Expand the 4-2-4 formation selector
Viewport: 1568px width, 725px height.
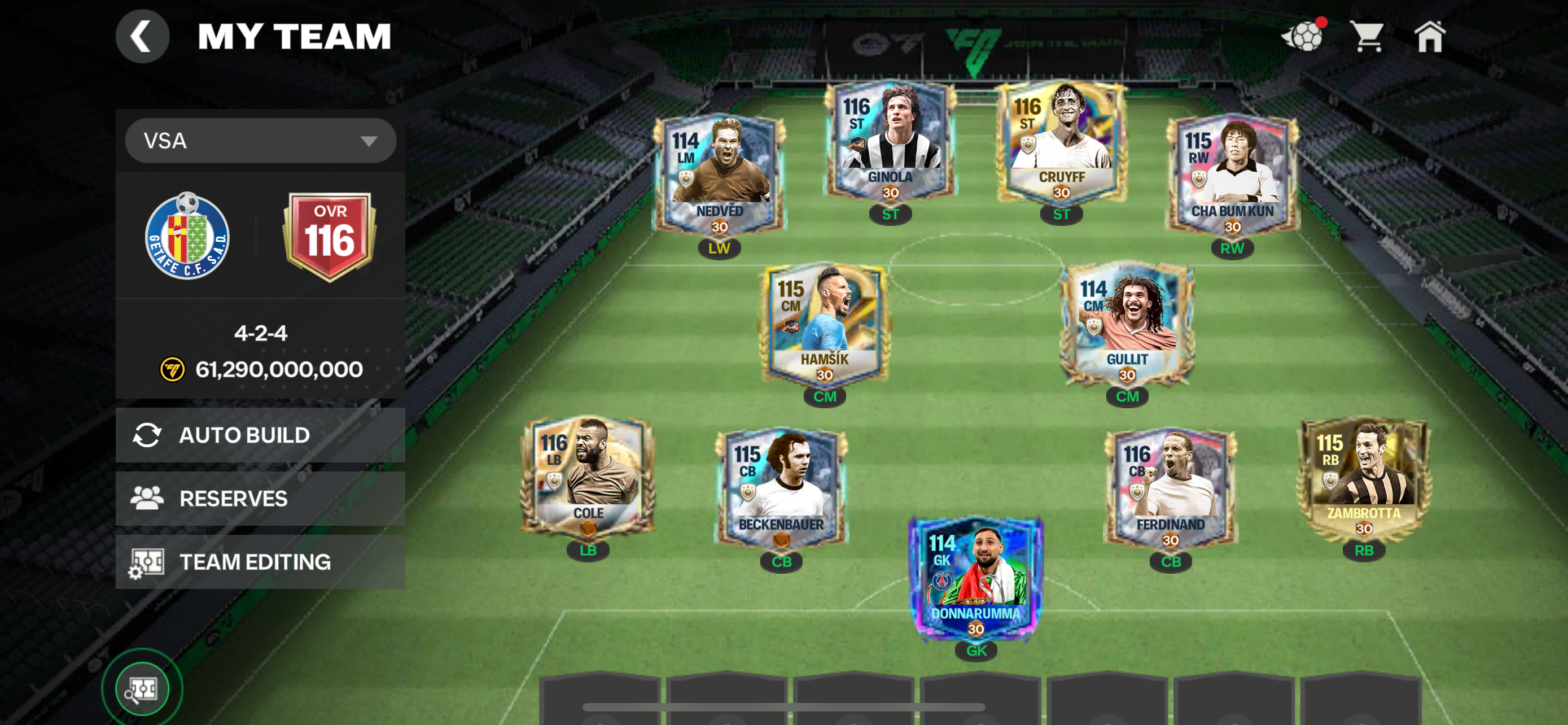click(261, 334)
